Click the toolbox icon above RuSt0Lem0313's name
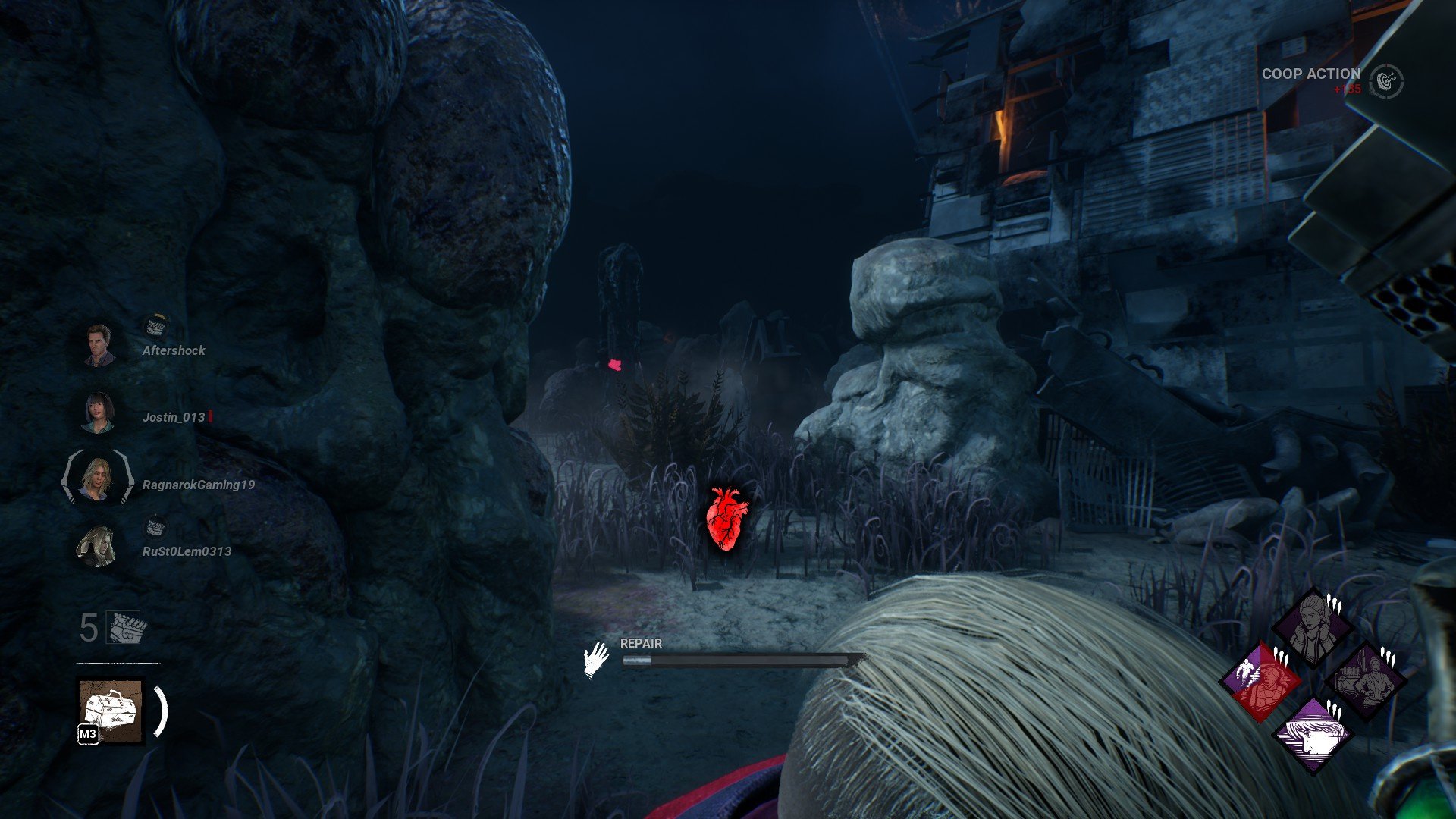 pyautogui.click(x=155, y=528)
